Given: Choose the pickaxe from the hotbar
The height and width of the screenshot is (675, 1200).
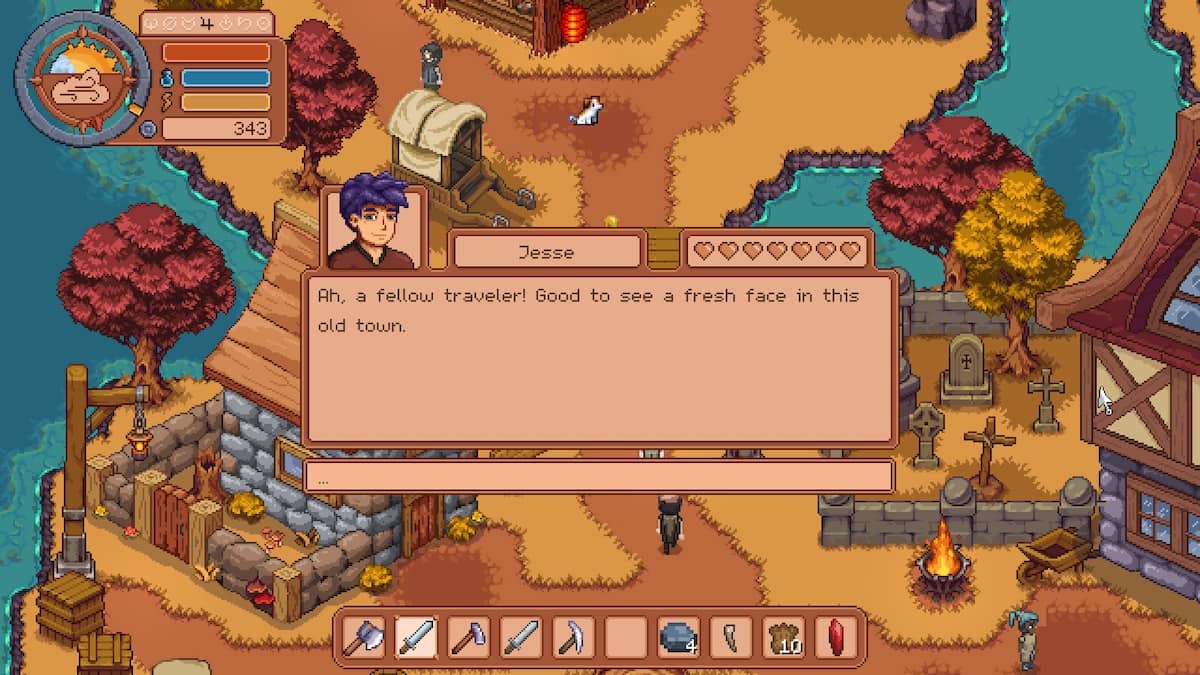Looking at the screenshot, I should click(572, 637).
